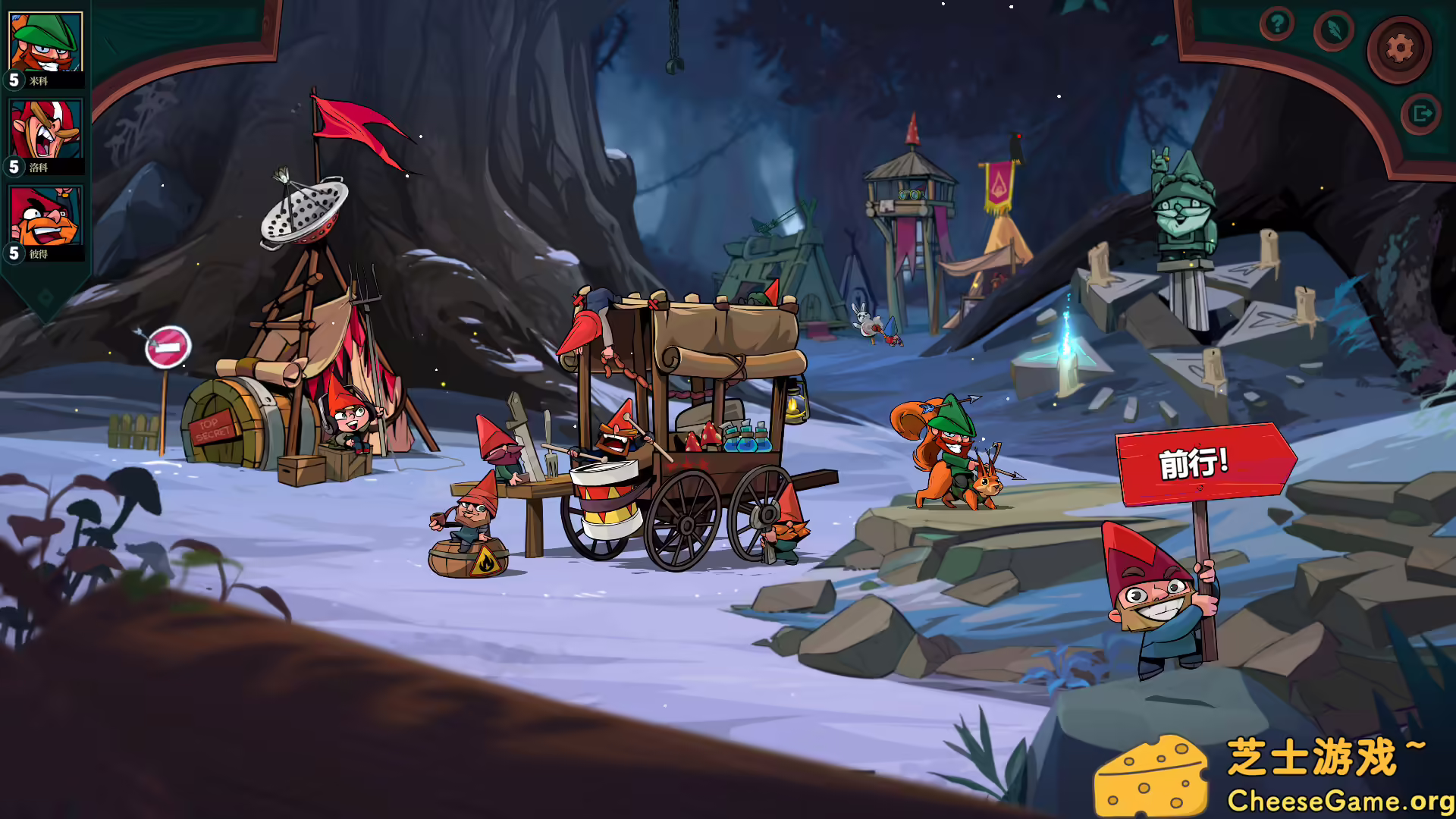1456x819 pixels.
Task: Click the level 5 badge beside 彼得
Action: [13, 253]
